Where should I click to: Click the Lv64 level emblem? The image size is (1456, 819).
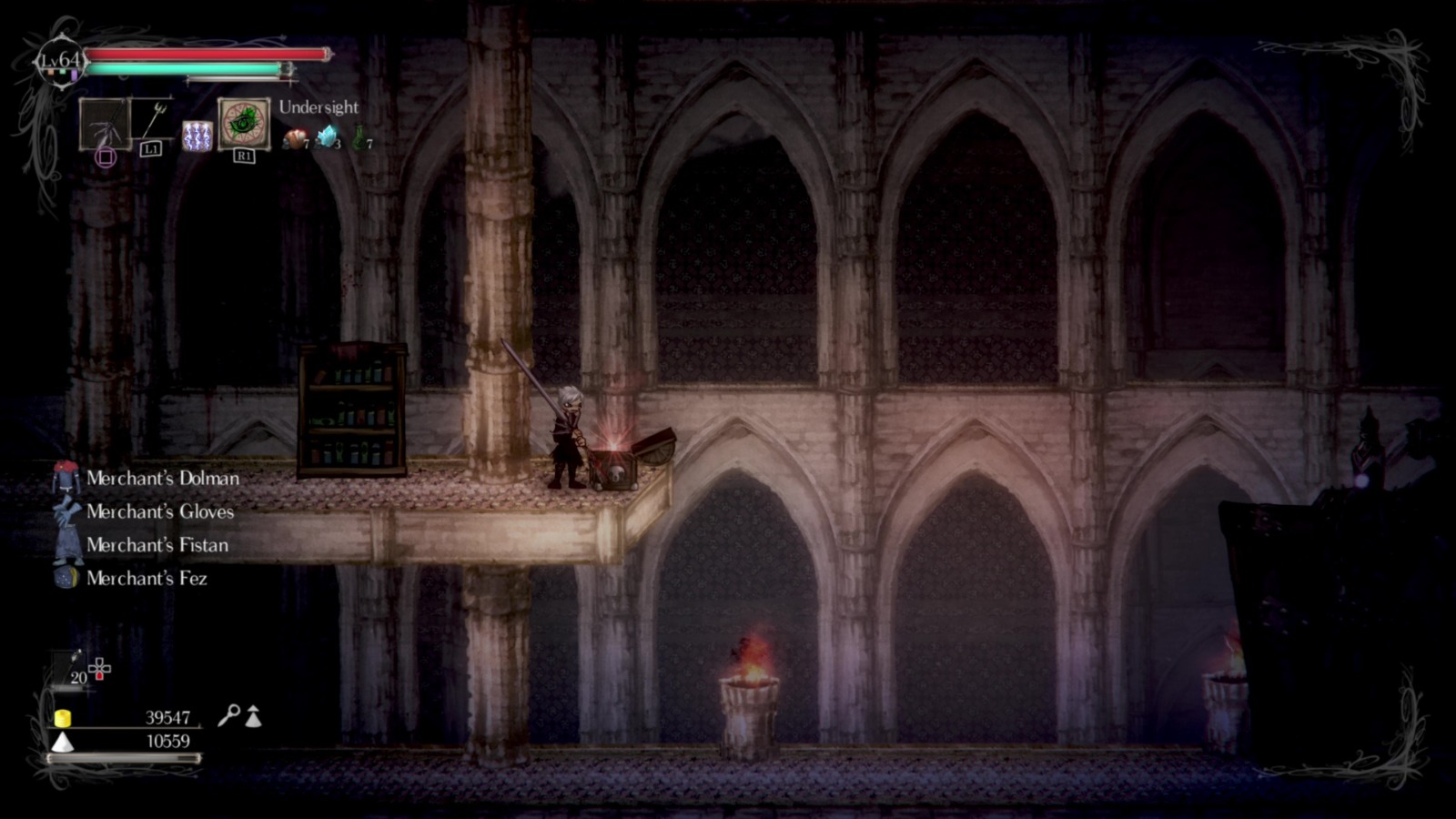pyautogui.click(x=60, y=60)
